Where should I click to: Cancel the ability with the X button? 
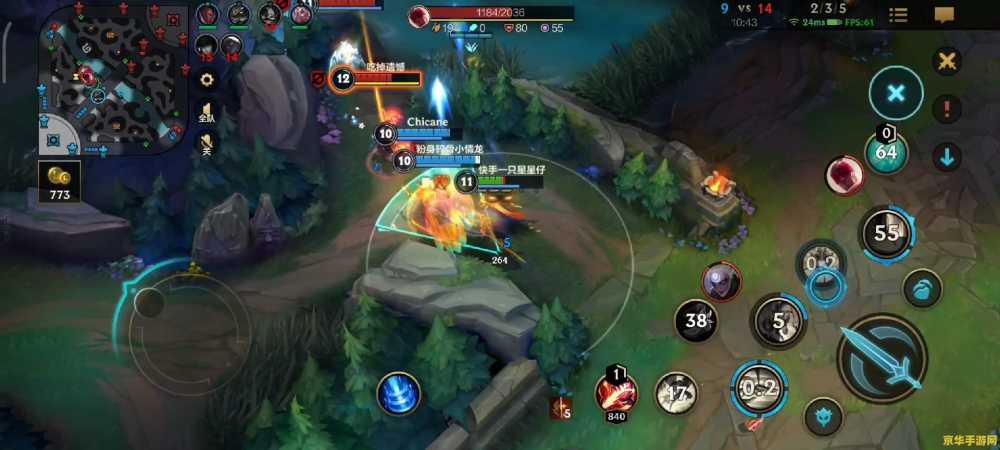click(x=895, y=93)
